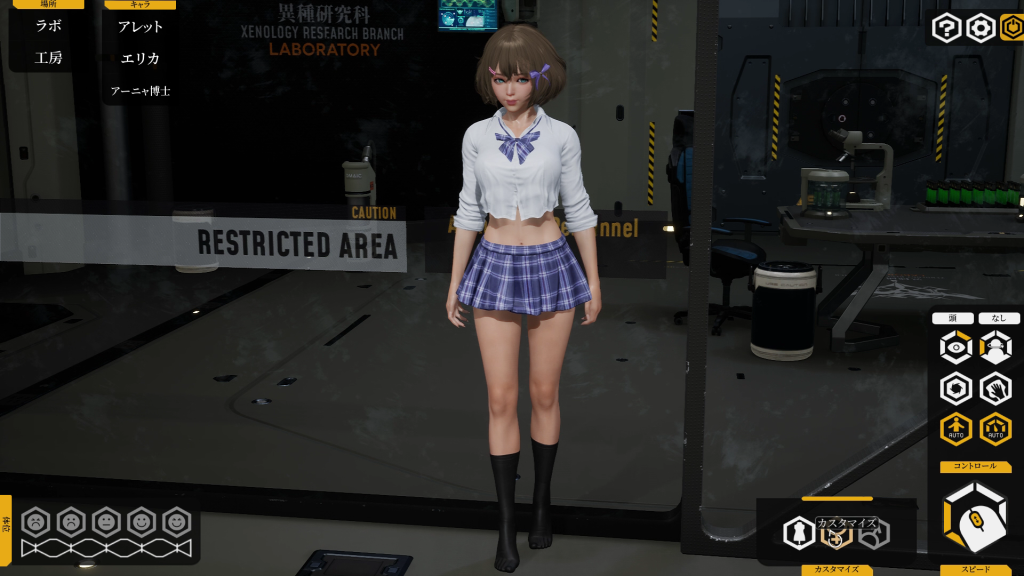Screen dimensions: 1024x576
Task: Select the ラボ location
Action: (48, 26)
